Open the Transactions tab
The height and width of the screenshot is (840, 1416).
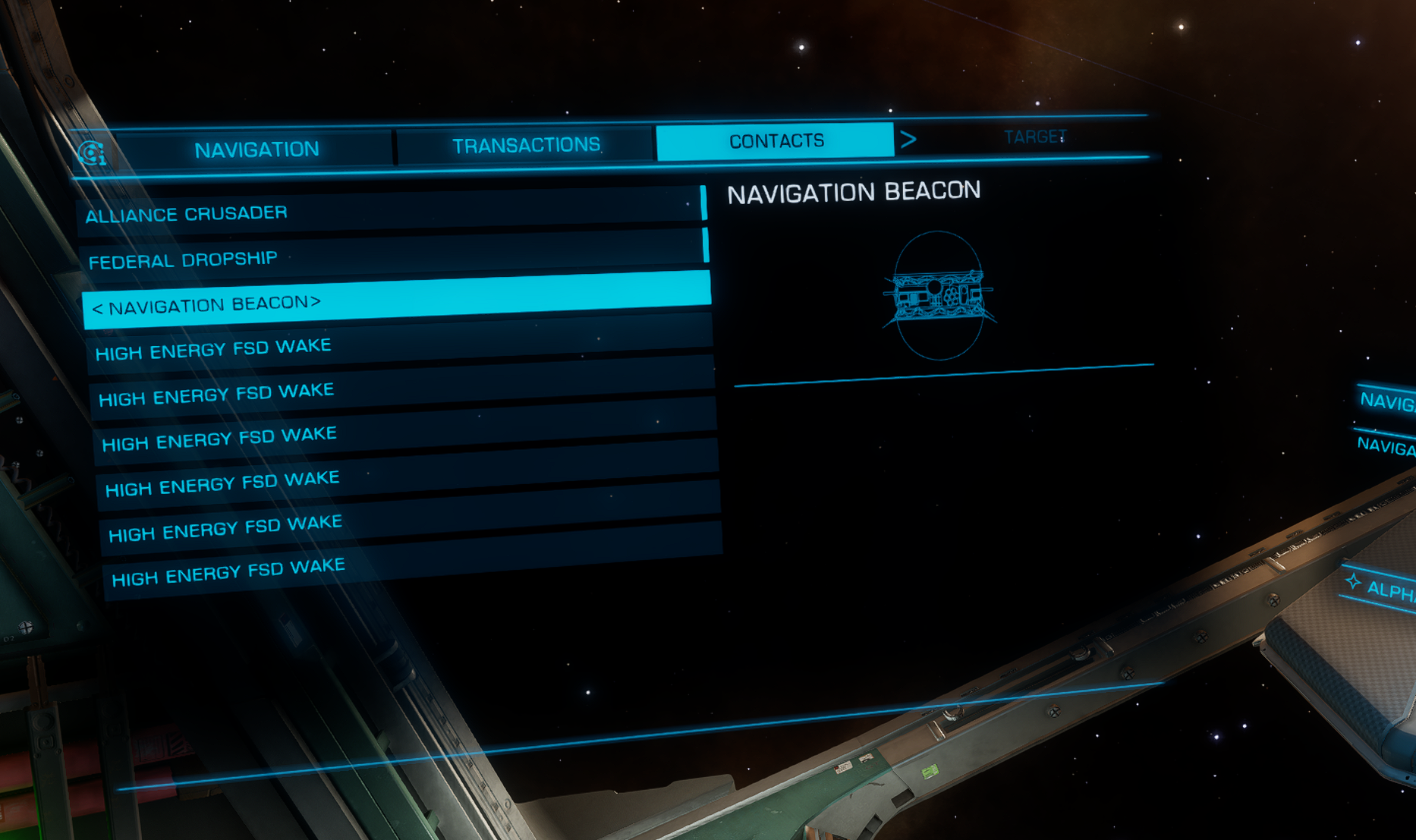pyautogui.click(x=526, y=145)
